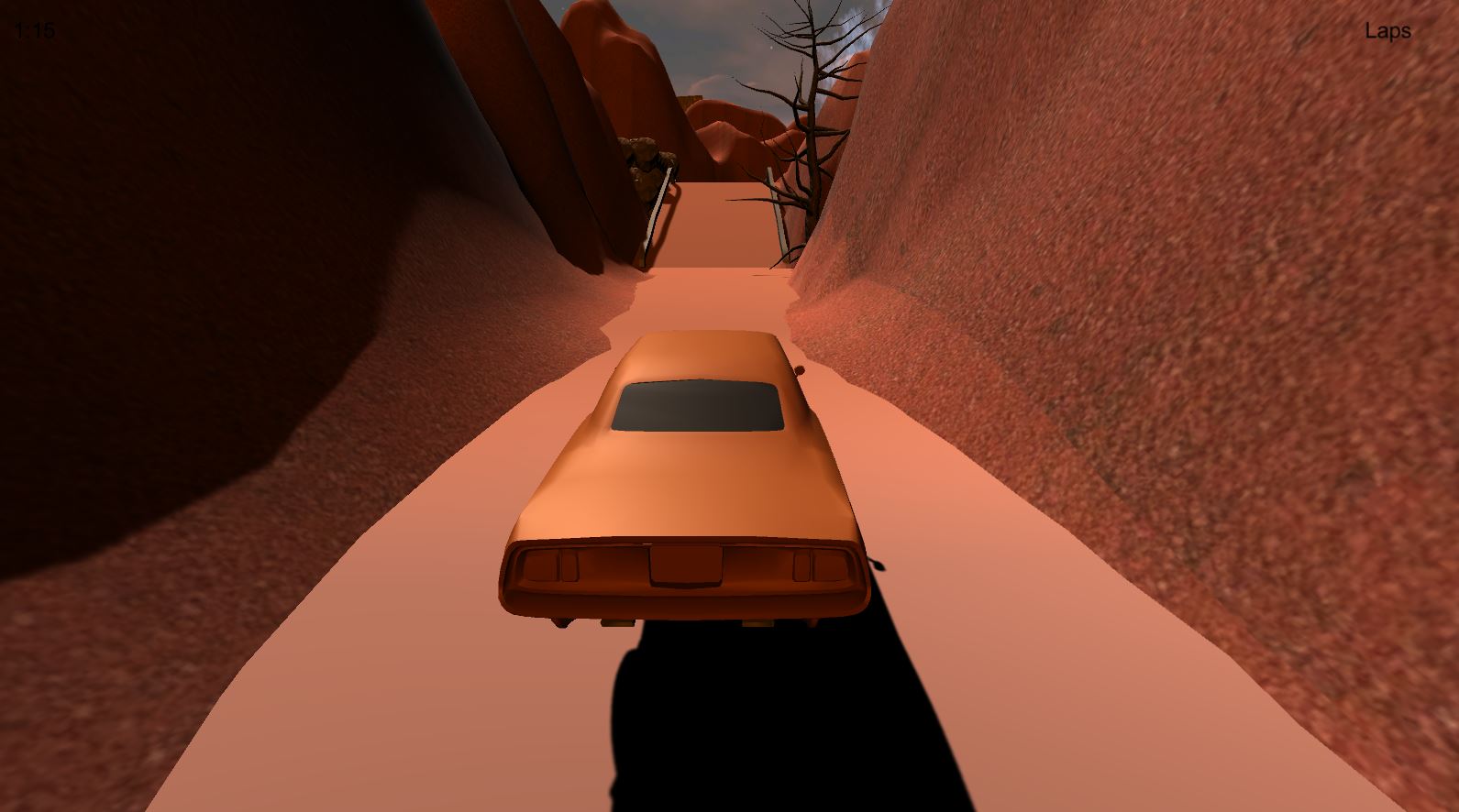
Task: Click the Laps counter label
Action: 1387,30
